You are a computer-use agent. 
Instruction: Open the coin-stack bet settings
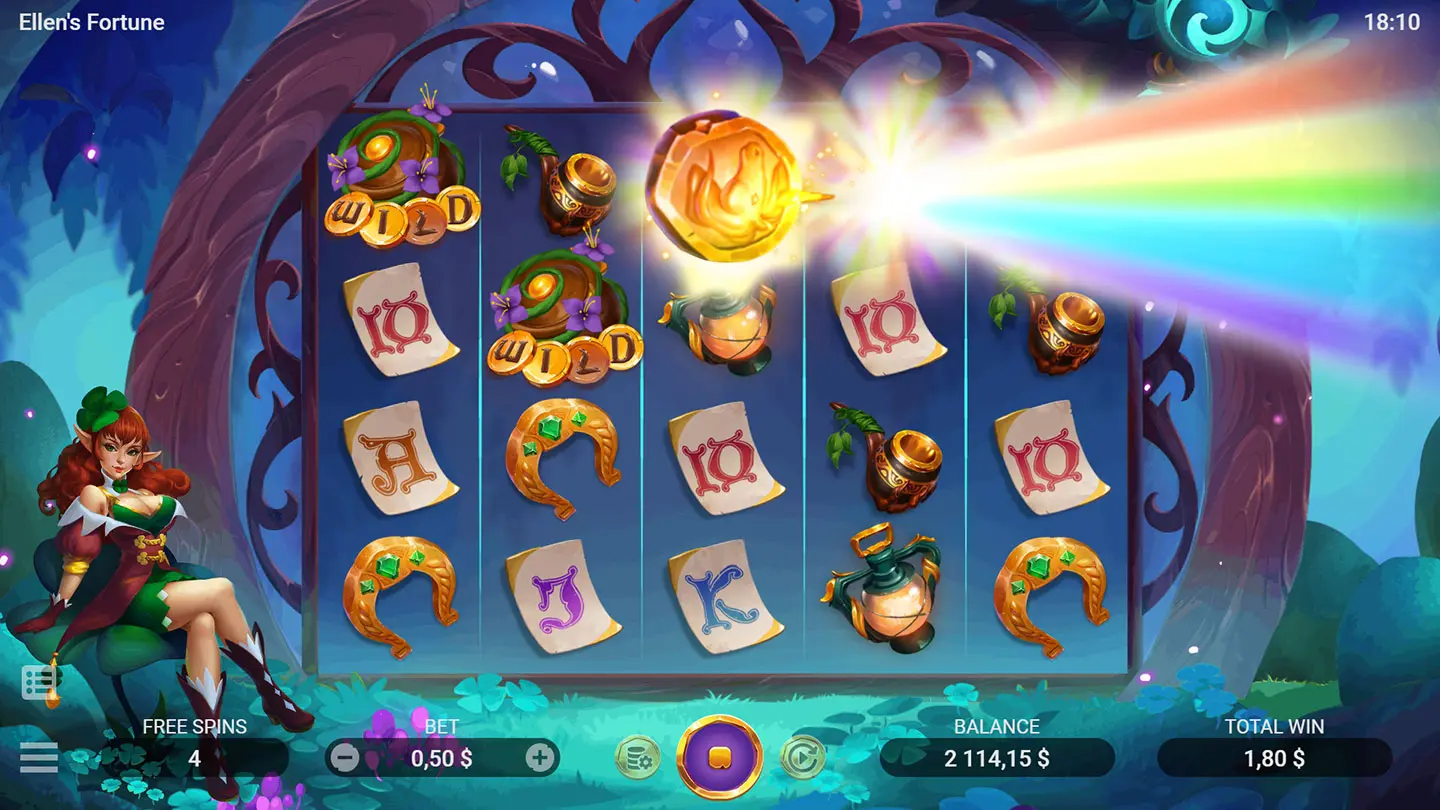[x=637, y=758]
